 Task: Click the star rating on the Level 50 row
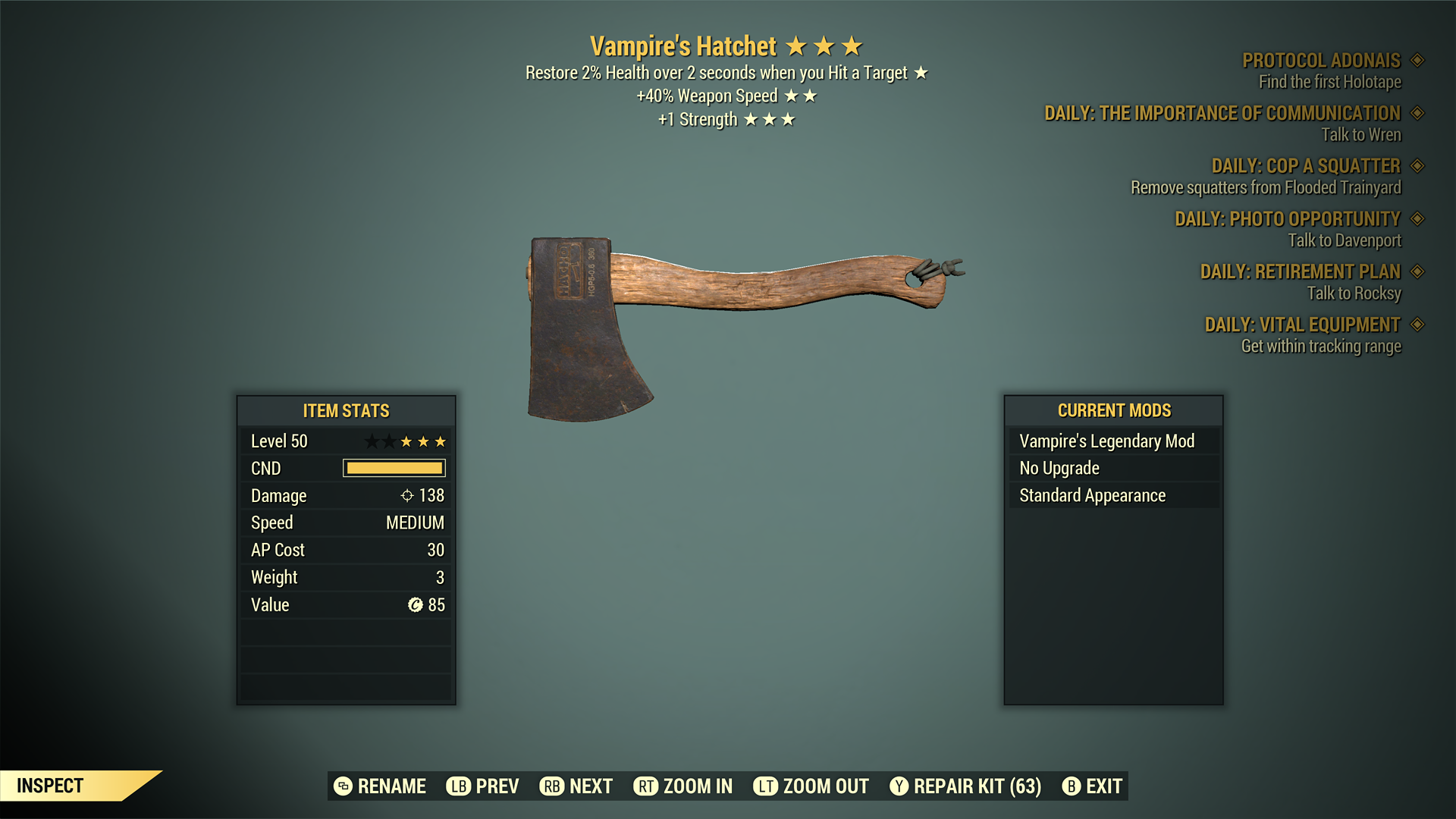pyautogui.click(x=406, y=441)
